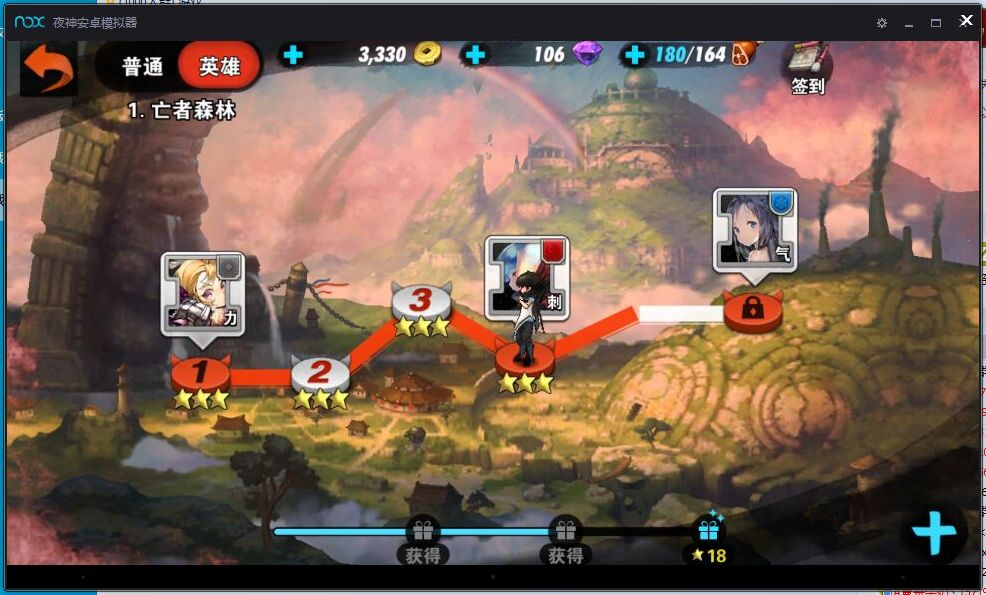Expand the large blue plus menu

934,533
